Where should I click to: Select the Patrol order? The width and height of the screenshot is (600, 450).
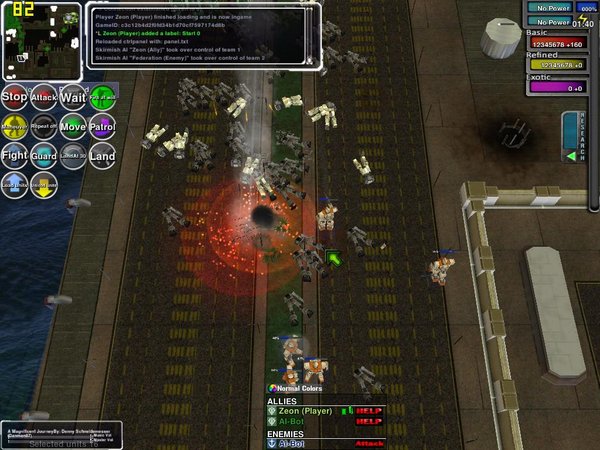[102, 127]
